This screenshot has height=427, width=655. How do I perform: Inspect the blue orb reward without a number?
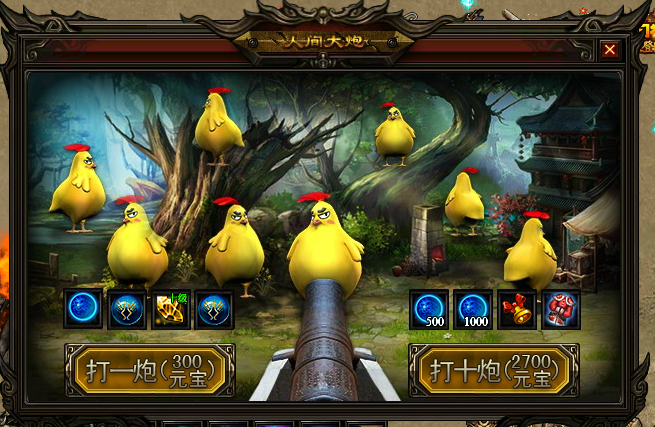(x=83, y=309)
